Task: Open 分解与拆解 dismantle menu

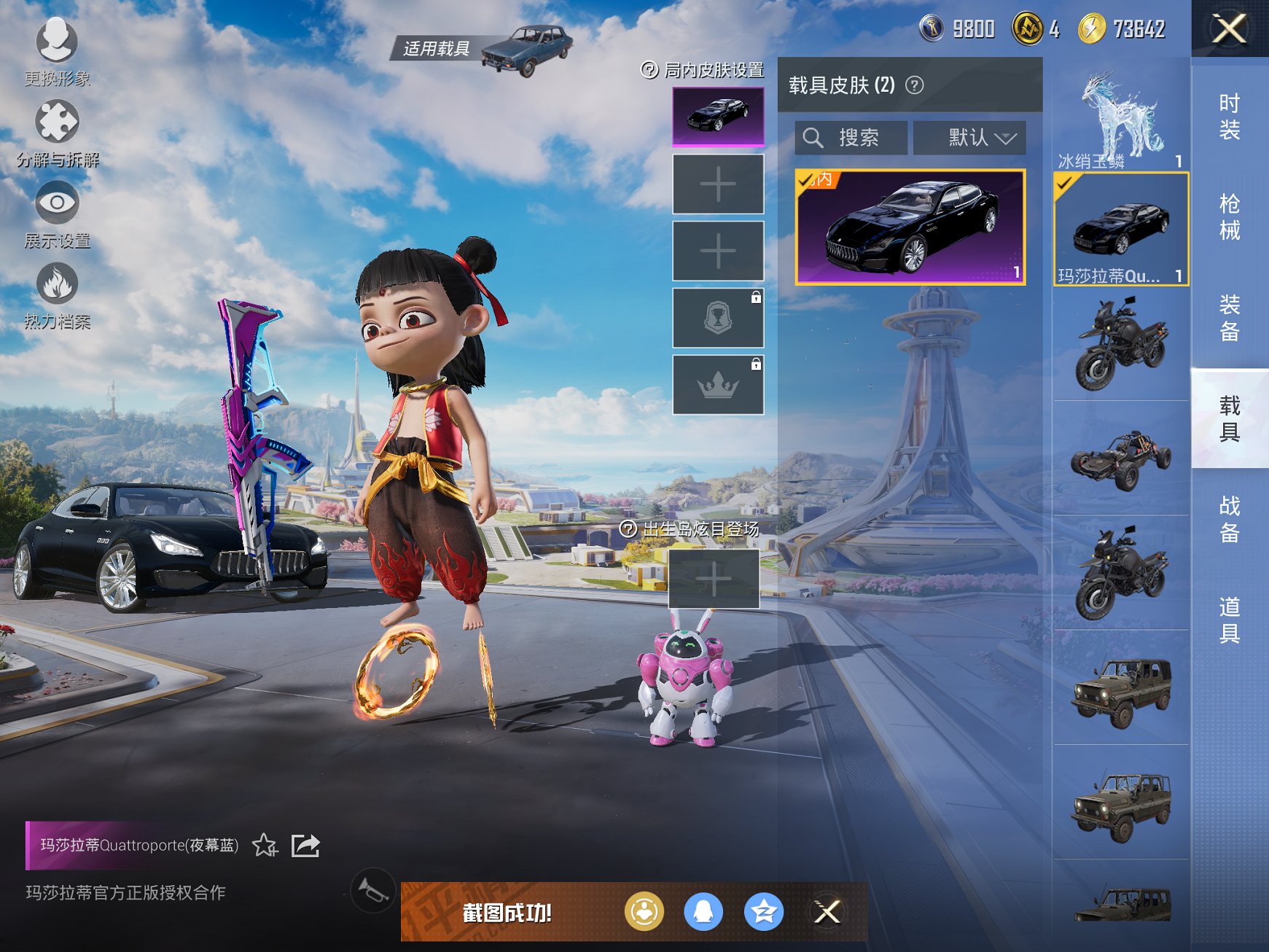Action: click(57, 131)
